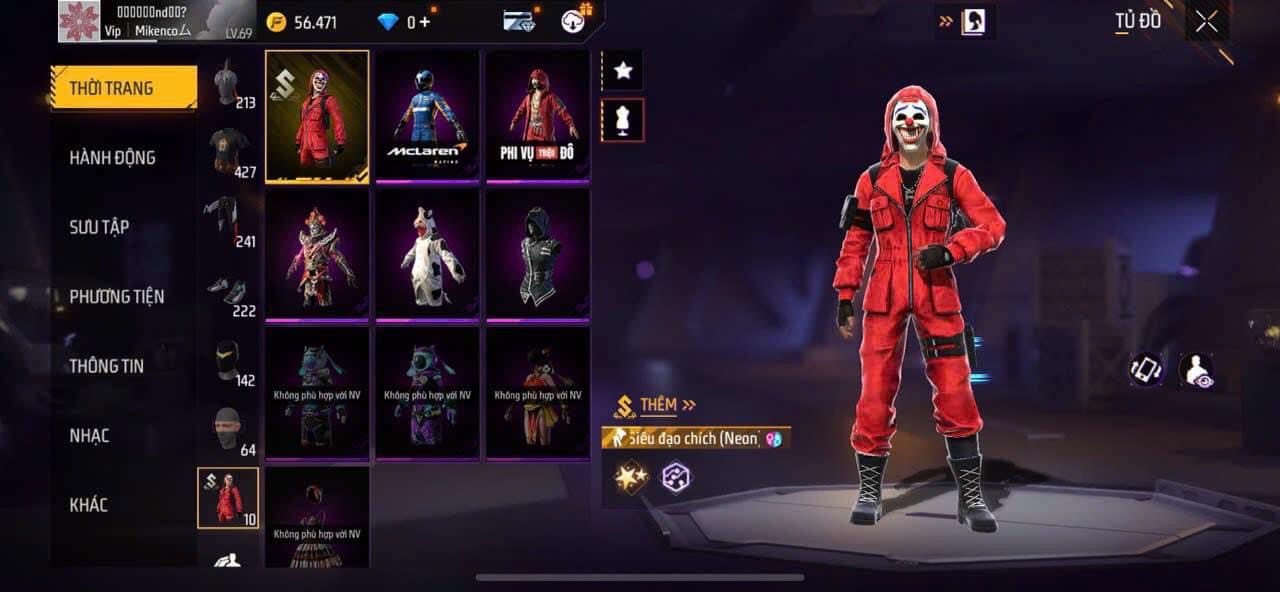Open the Sưu Tập tab
The image size is (1280, 592).
99,227
